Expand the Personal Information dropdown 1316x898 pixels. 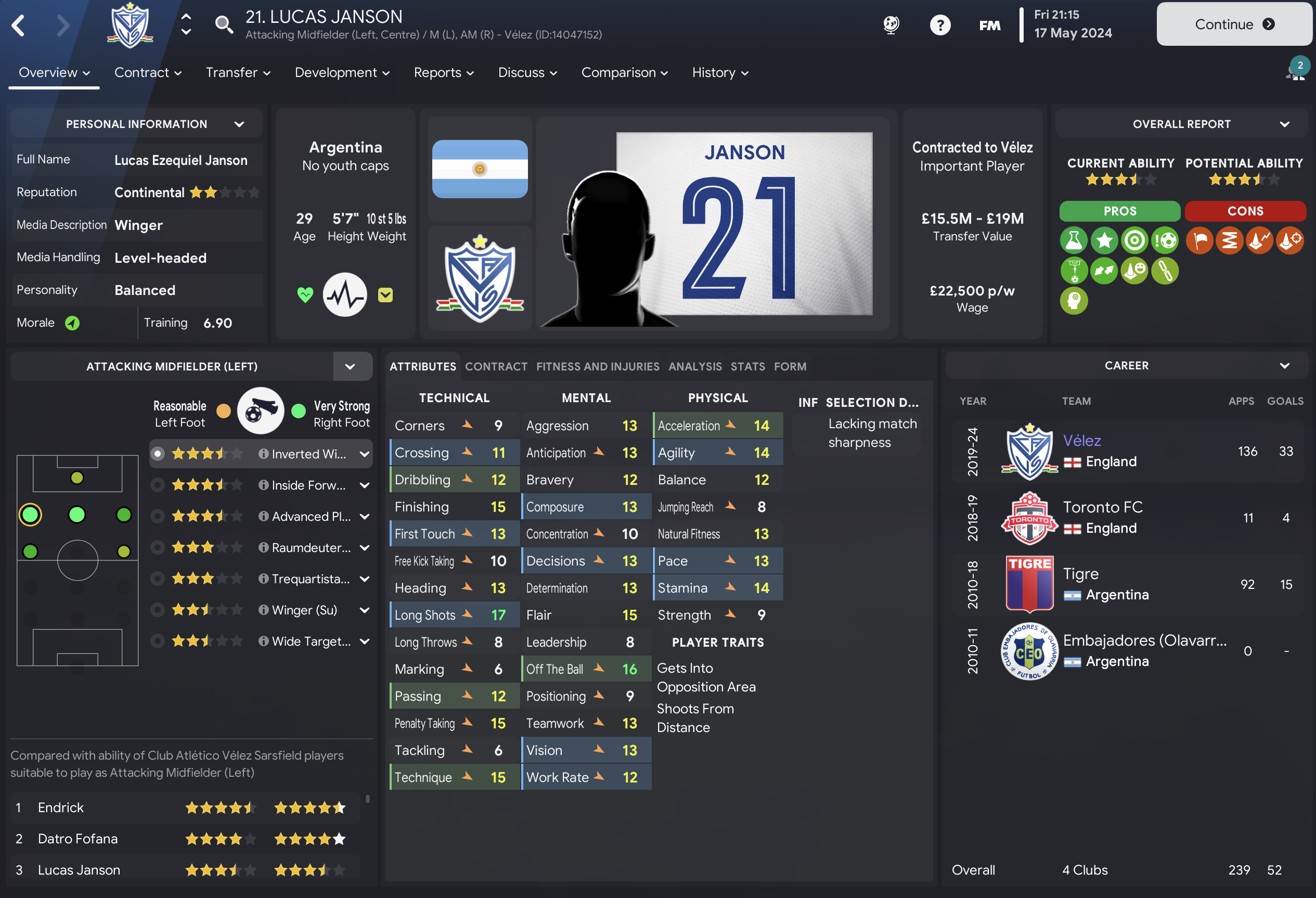pyautogui.click(x=239, y=124)
